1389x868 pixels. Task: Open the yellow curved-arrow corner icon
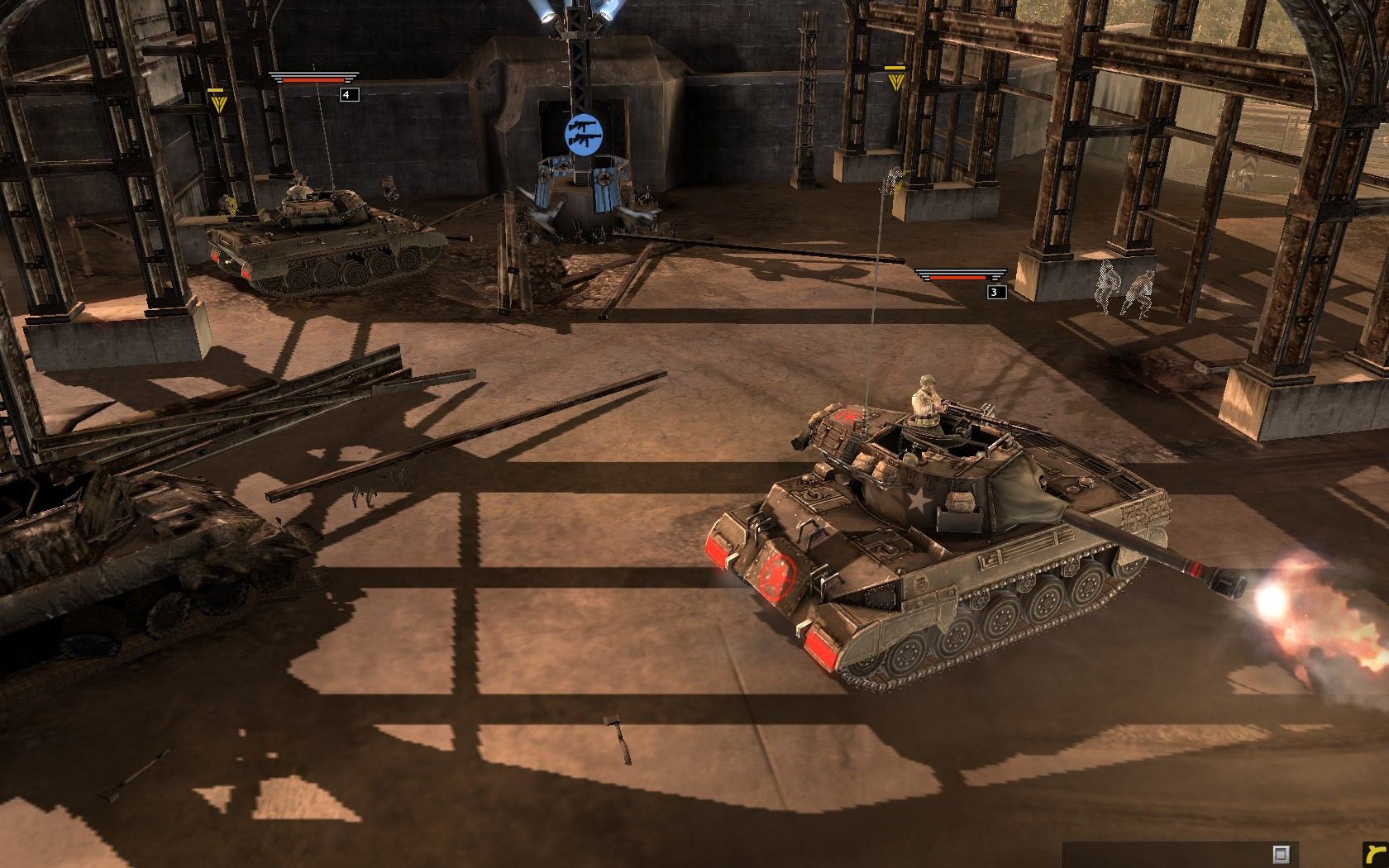tap(1375, 854)
